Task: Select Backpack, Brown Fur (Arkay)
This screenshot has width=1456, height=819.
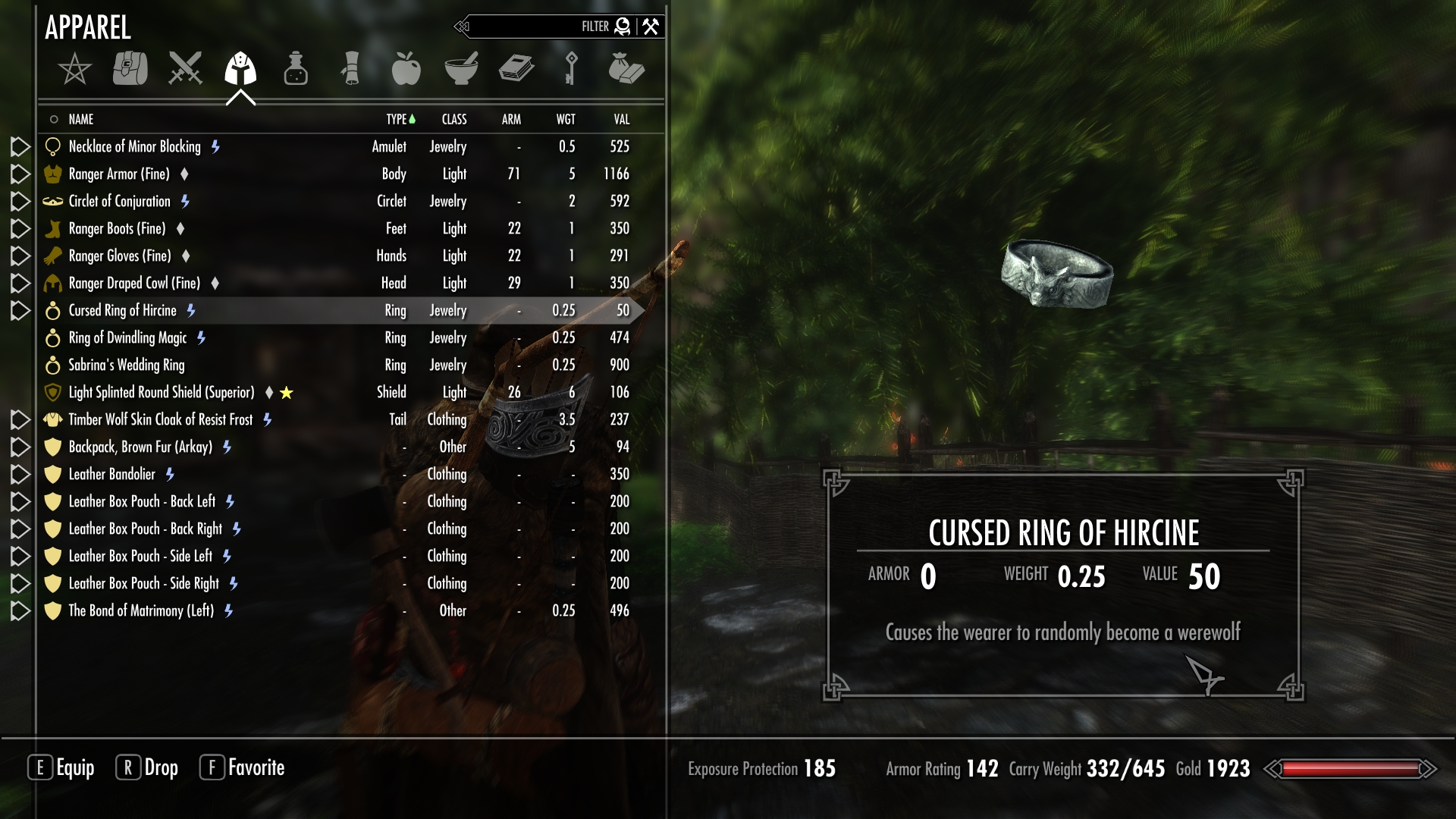Action: pos(140,447)
